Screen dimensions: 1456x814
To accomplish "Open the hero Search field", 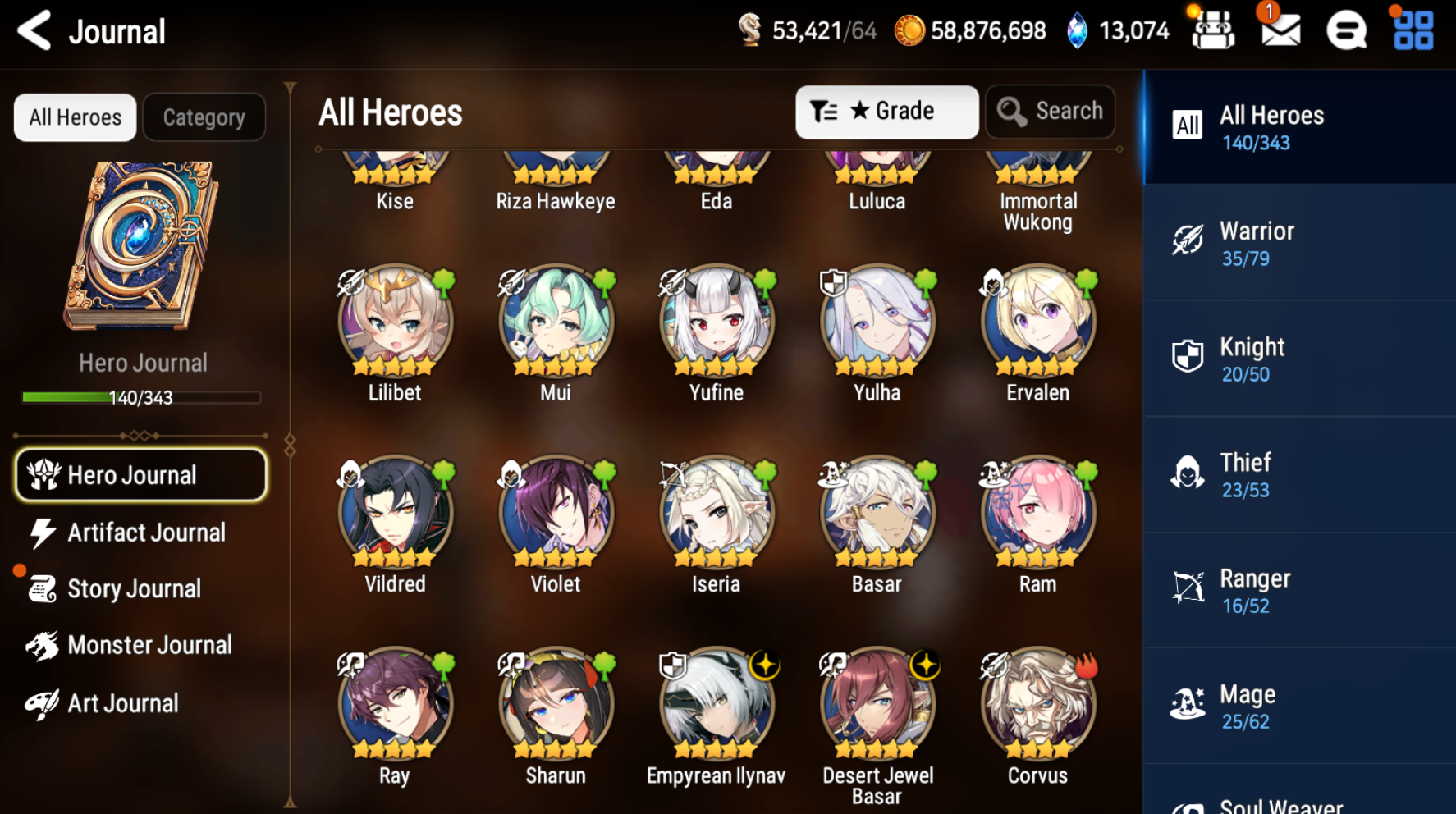I will (1050, 112).
